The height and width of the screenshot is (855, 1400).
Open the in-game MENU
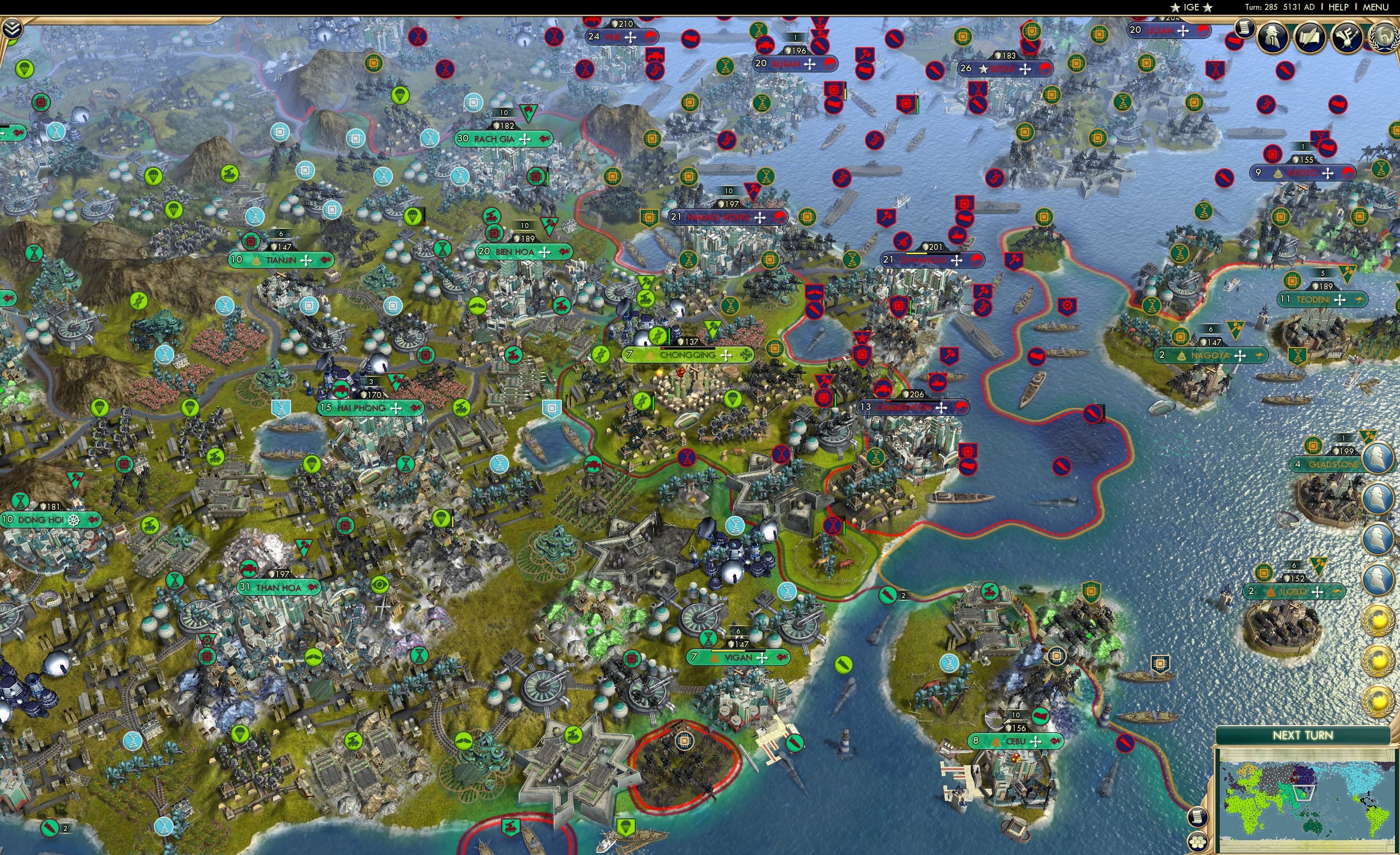[1376, 7]
